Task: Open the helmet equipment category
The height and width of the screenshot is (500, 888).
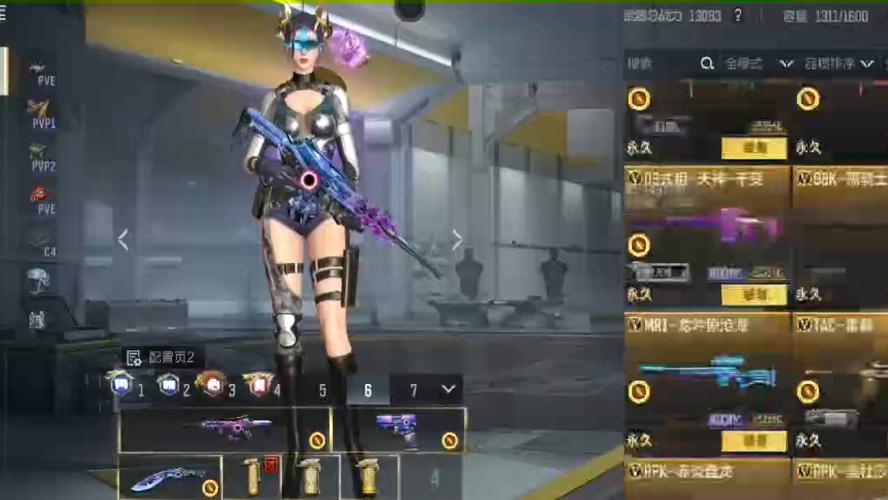Action: tap(39, 281)
